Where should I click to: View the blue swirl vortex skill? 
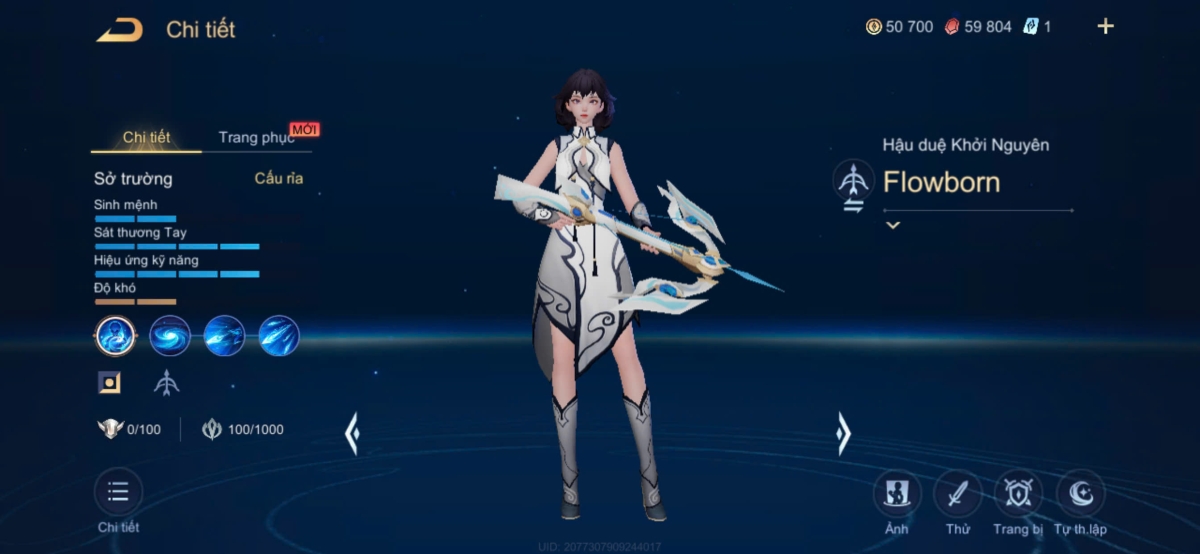pyautogui.click(x=170, y=336)
